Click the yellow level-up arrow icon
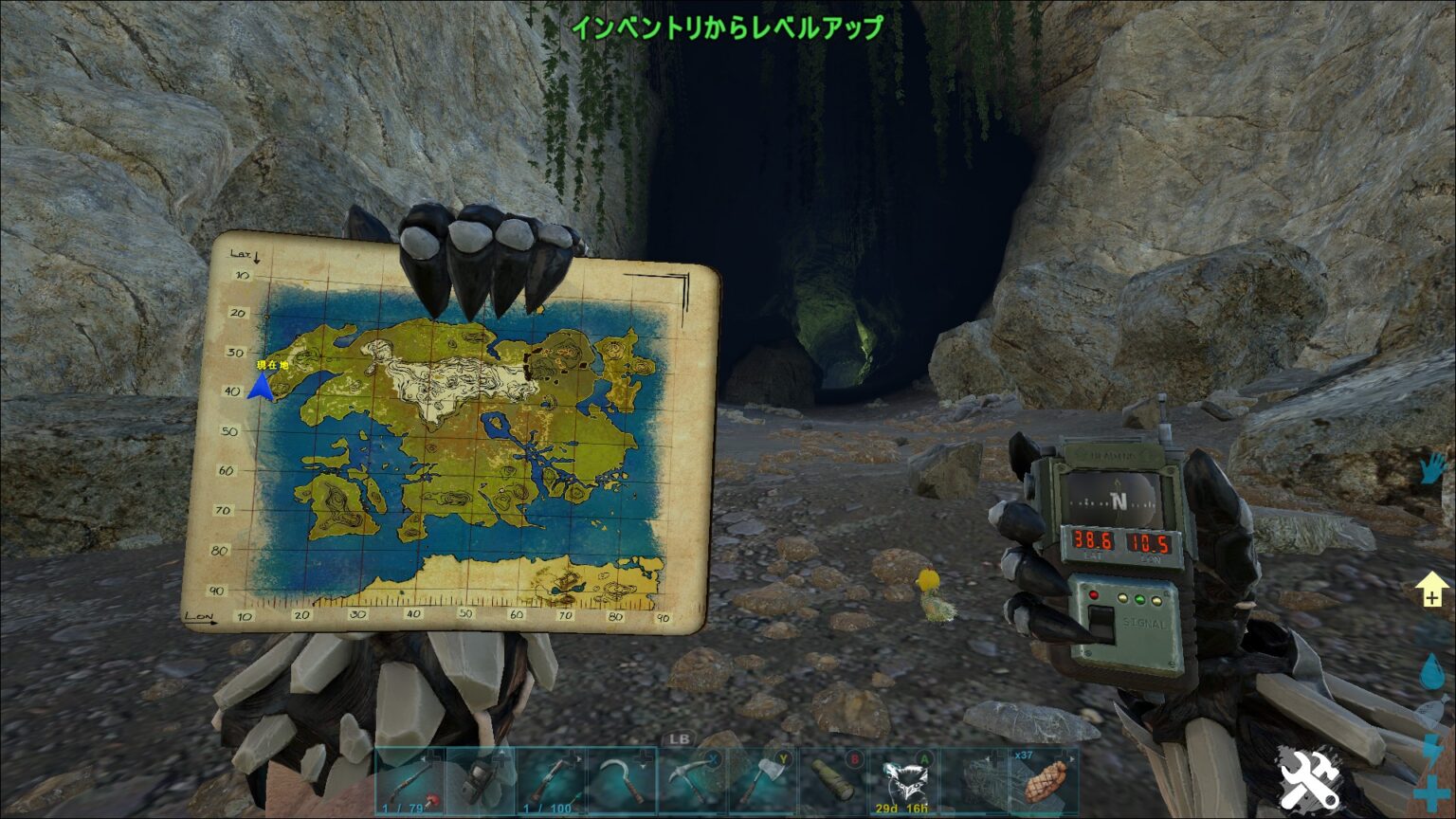 click(1431, 590)
